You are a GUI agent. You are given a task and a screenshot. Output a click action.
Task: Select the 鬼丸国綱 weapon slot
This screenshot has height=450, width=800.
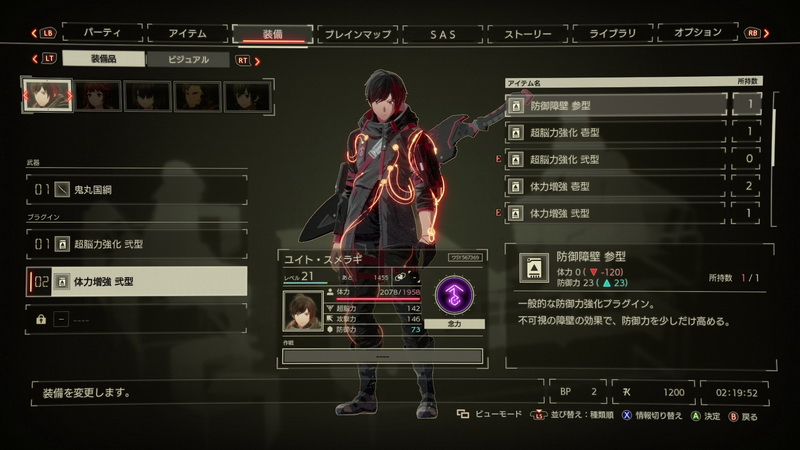coord(137,188)
